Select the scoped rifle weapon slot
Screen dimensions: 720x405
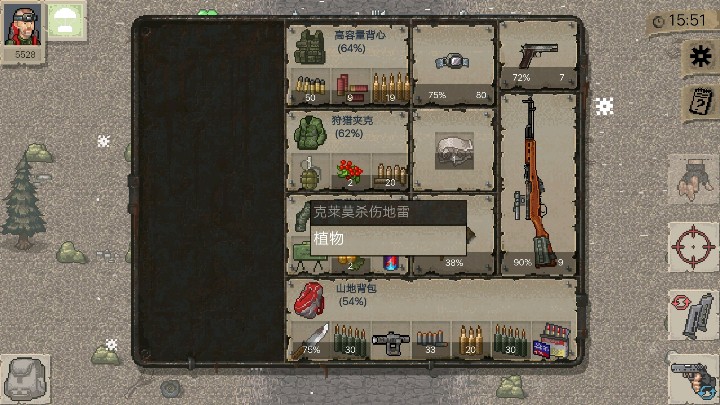539,182
